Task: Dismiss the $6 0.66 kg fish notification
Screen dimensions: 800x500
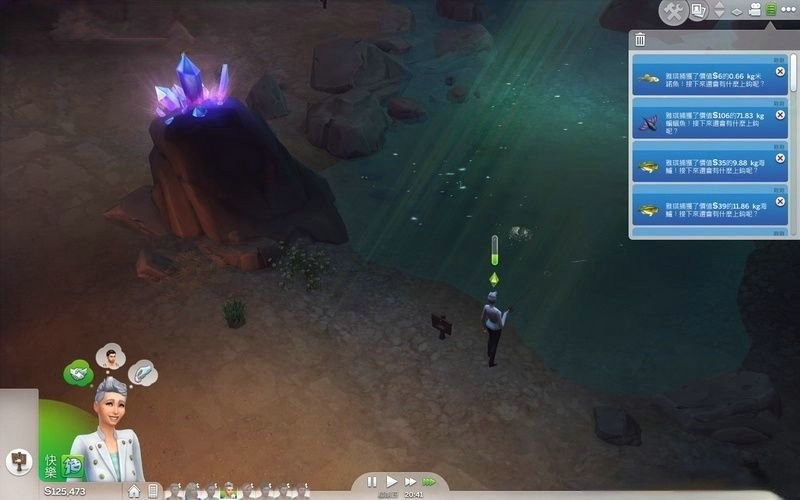Action: tap(780, 72)
